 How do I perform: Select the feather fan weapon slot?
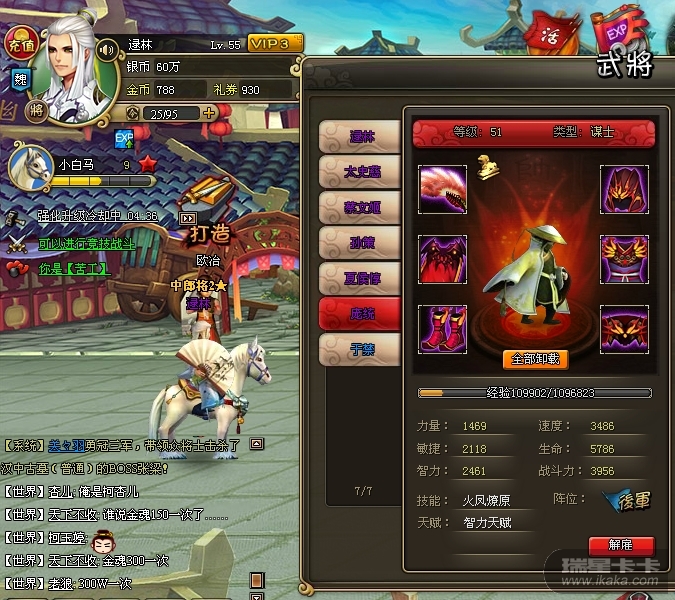pos(442,189)
